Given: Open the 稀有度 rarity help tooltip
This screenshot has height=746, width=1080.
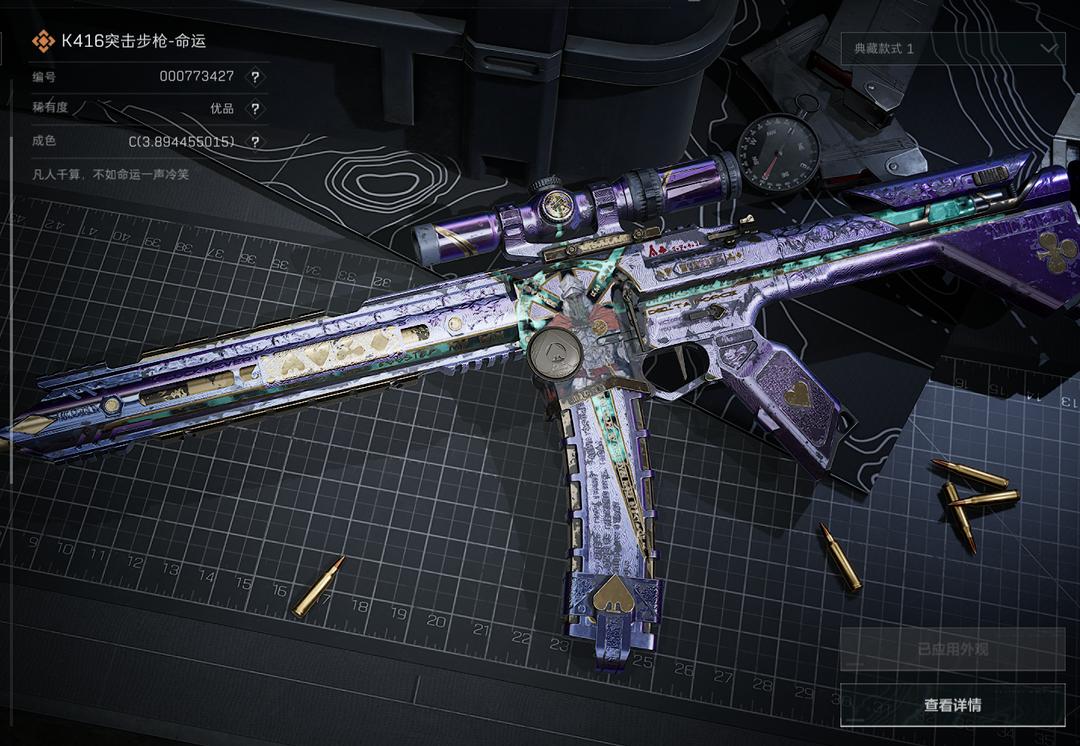Looking at the screenshot, I should coord(255,109).
